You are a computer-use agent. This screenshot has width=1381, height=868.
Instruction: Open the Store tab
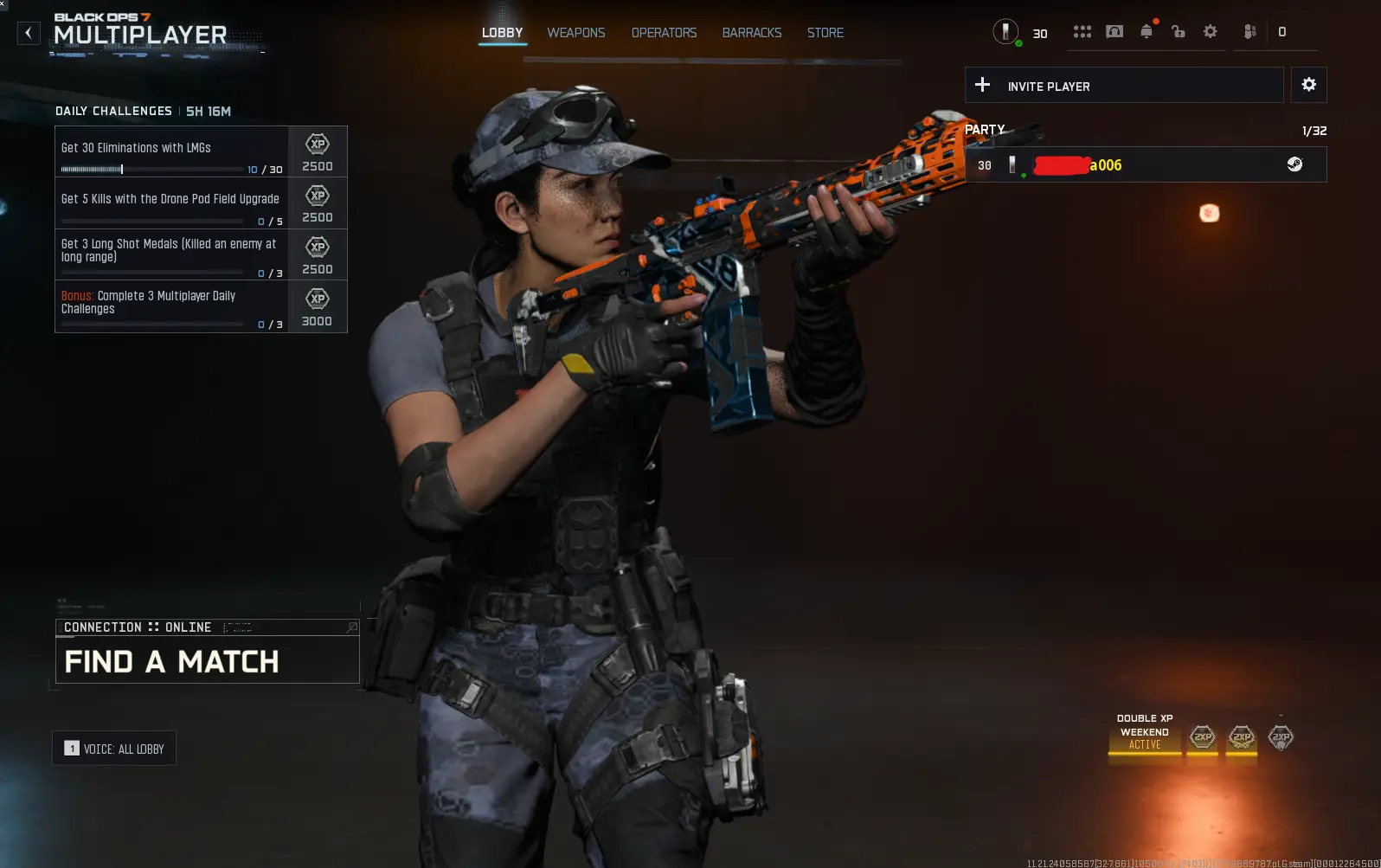825,33
